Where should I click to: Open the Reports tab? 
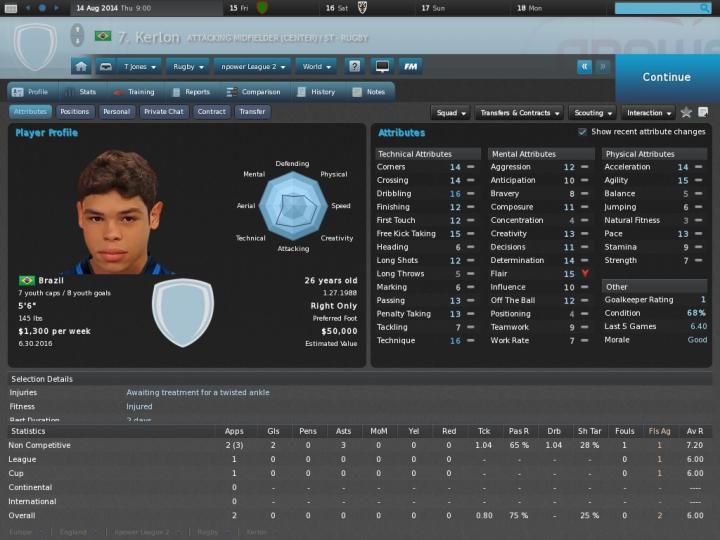click(190, 92)
